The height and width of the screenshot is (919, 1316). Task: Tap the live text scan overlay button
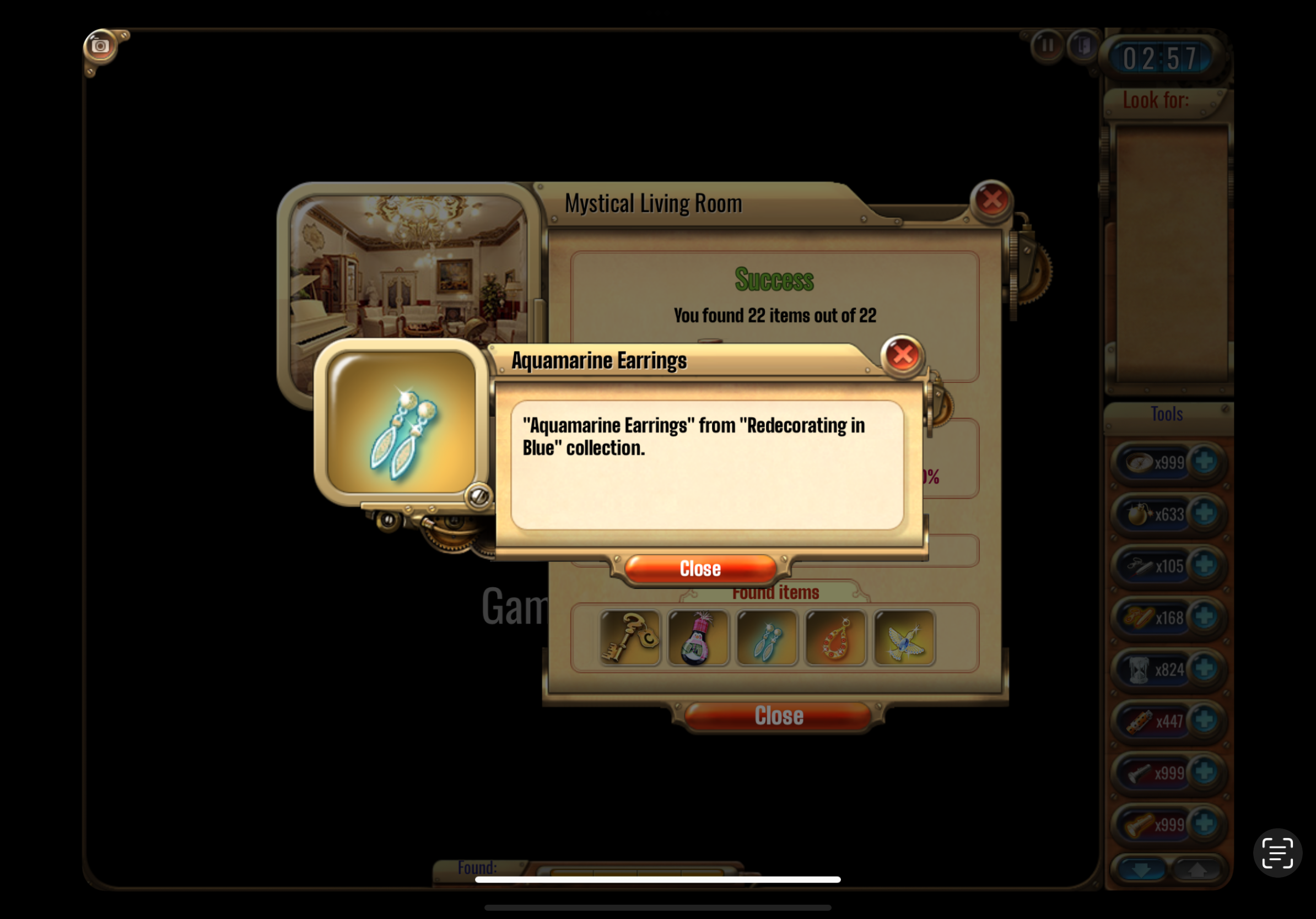1277,852
